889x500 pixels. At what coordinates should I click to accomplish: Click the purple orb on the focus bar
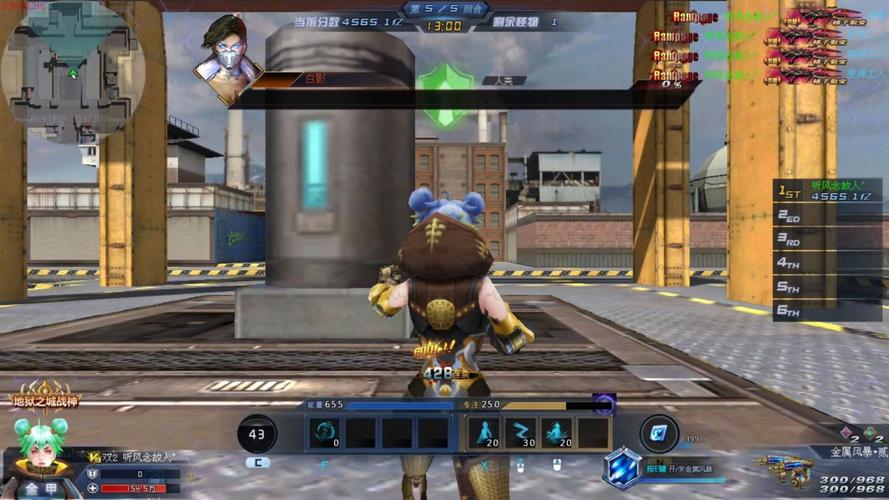pos(603,403)
